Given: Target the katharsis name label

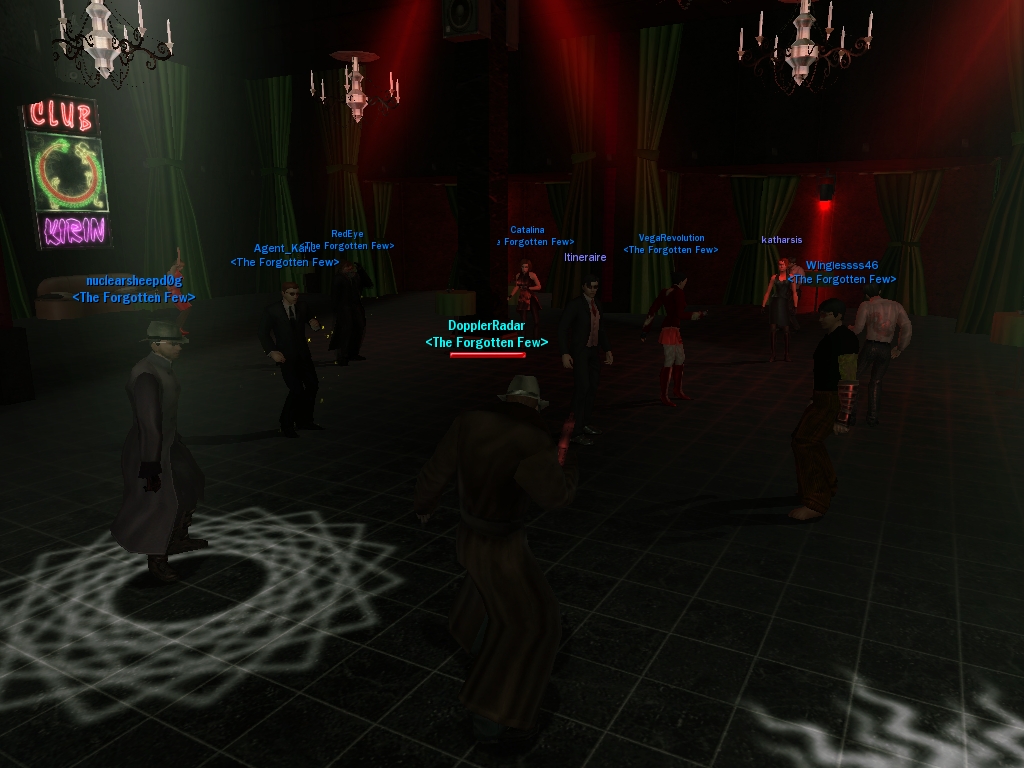Looking at the screenshot, I should pos(781,240).
